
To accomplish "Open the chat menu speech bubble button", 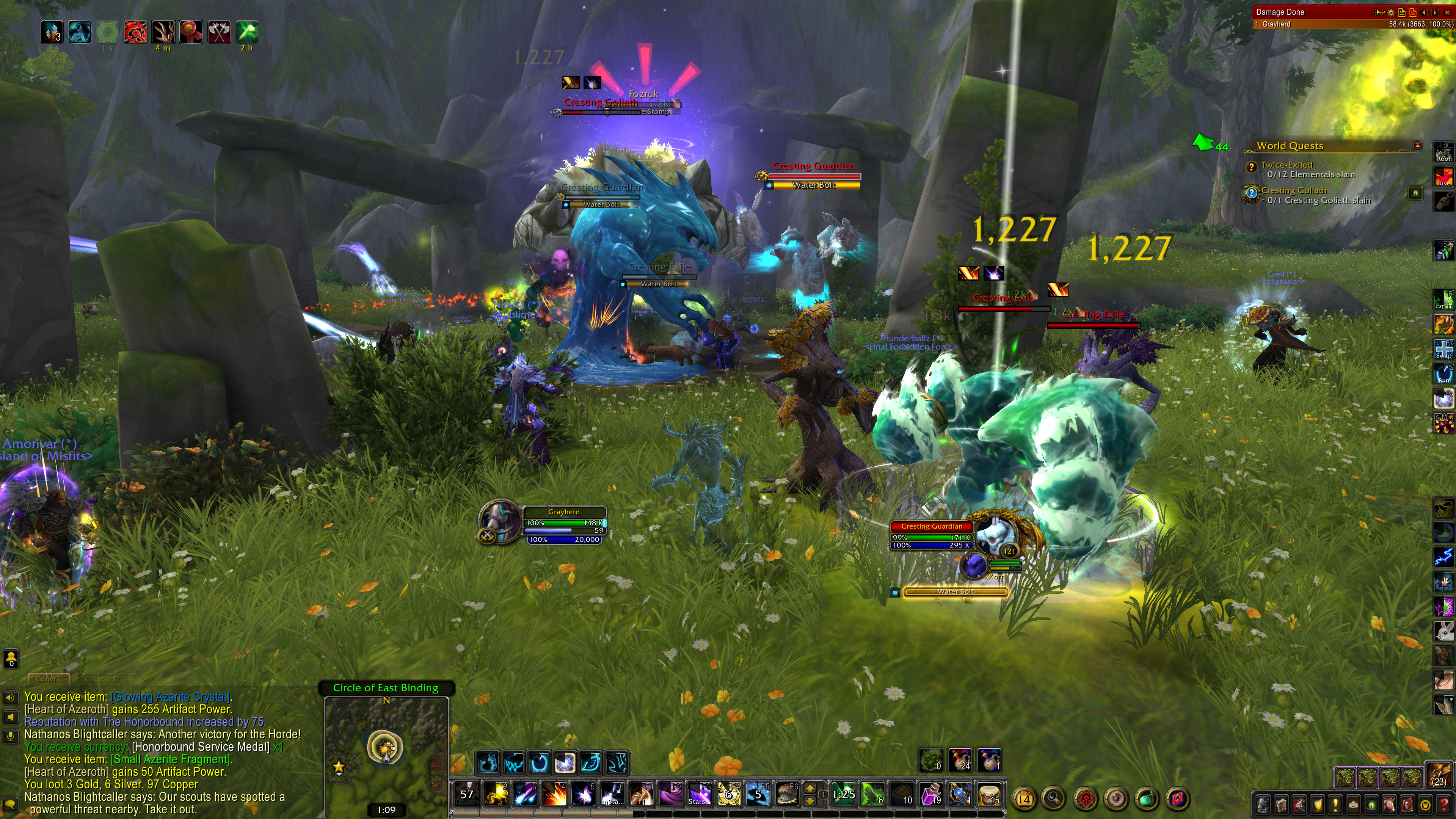I will pos(10,805).
